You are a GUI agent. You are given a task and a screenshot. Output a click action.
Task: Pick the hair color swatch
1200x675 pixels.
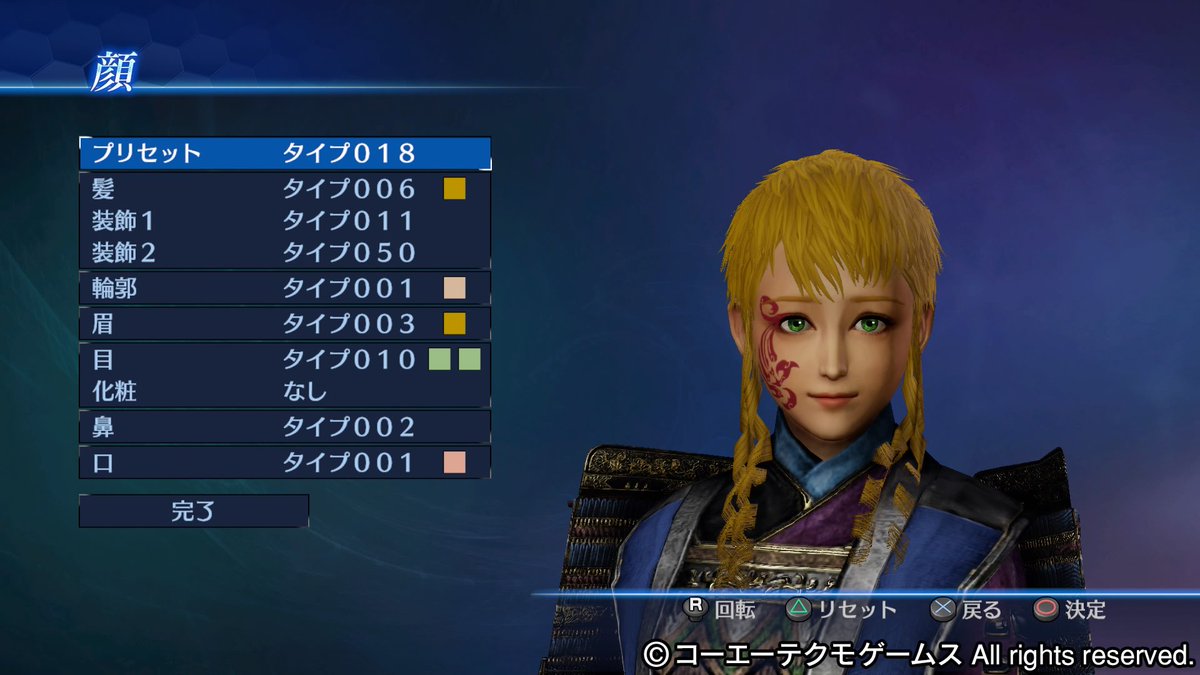point(455,188)
